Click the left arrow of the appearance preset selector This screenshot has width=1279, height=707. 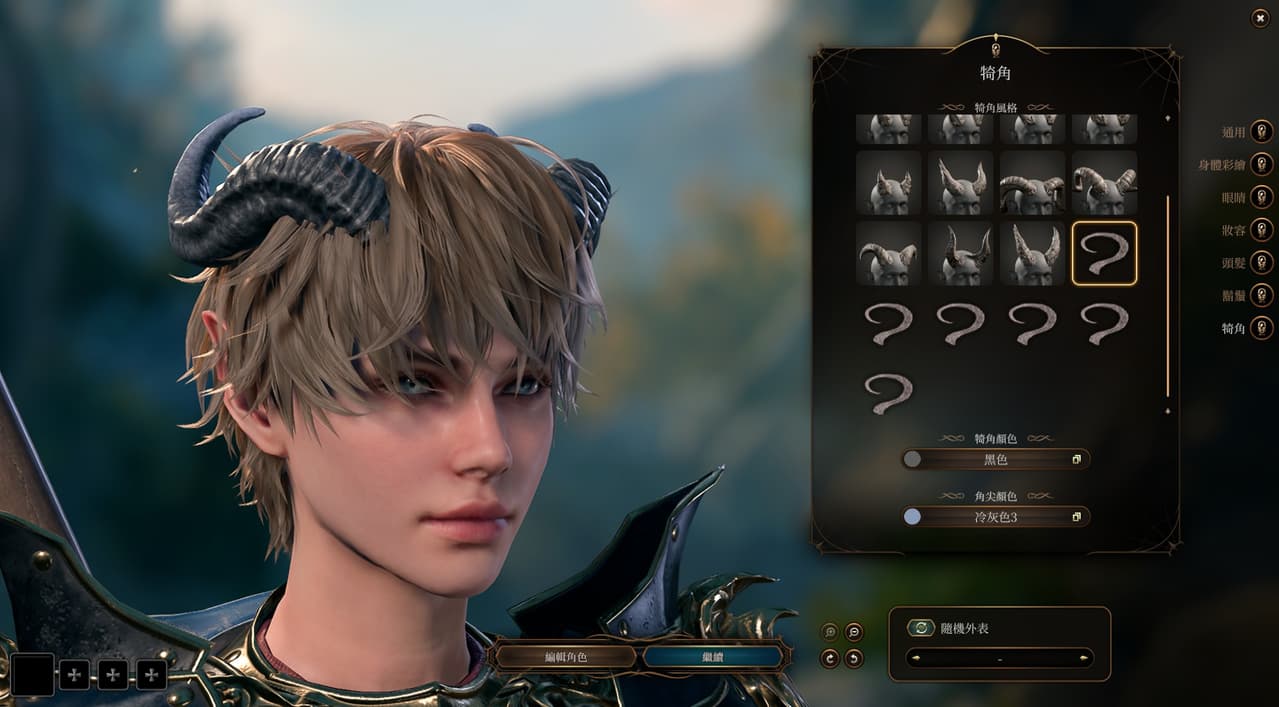point(915,658)
